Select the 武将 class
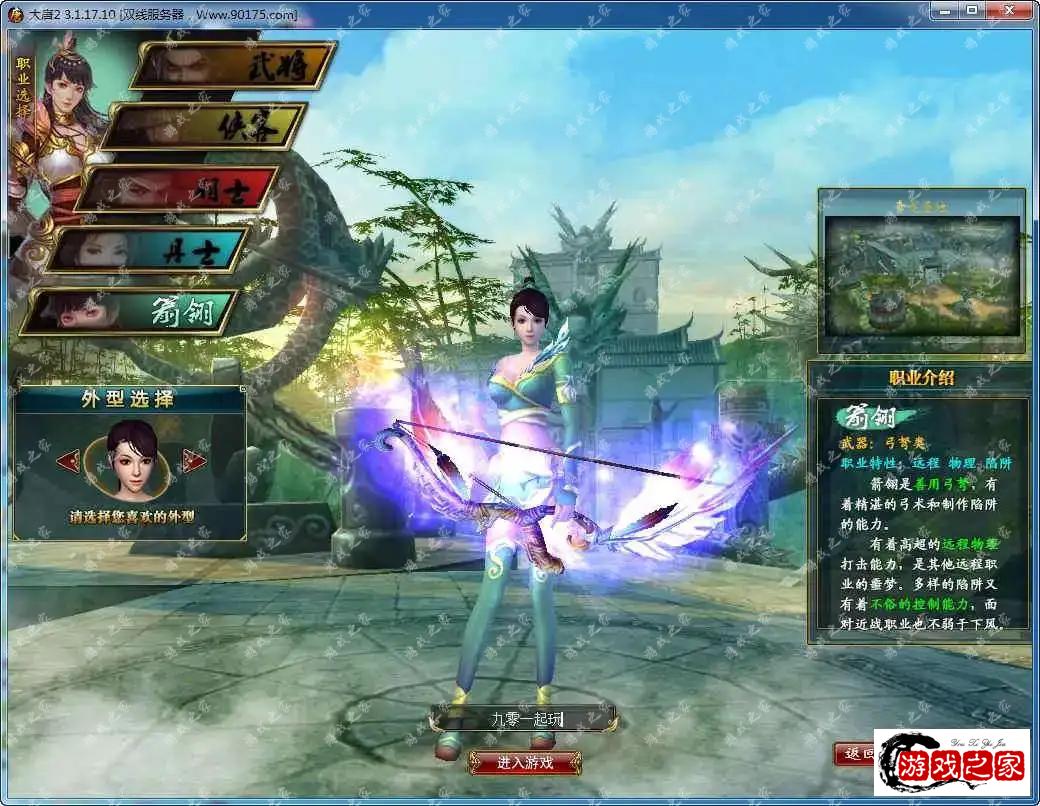Screen dimensions: 1040x806 click(x=234, y=66)
